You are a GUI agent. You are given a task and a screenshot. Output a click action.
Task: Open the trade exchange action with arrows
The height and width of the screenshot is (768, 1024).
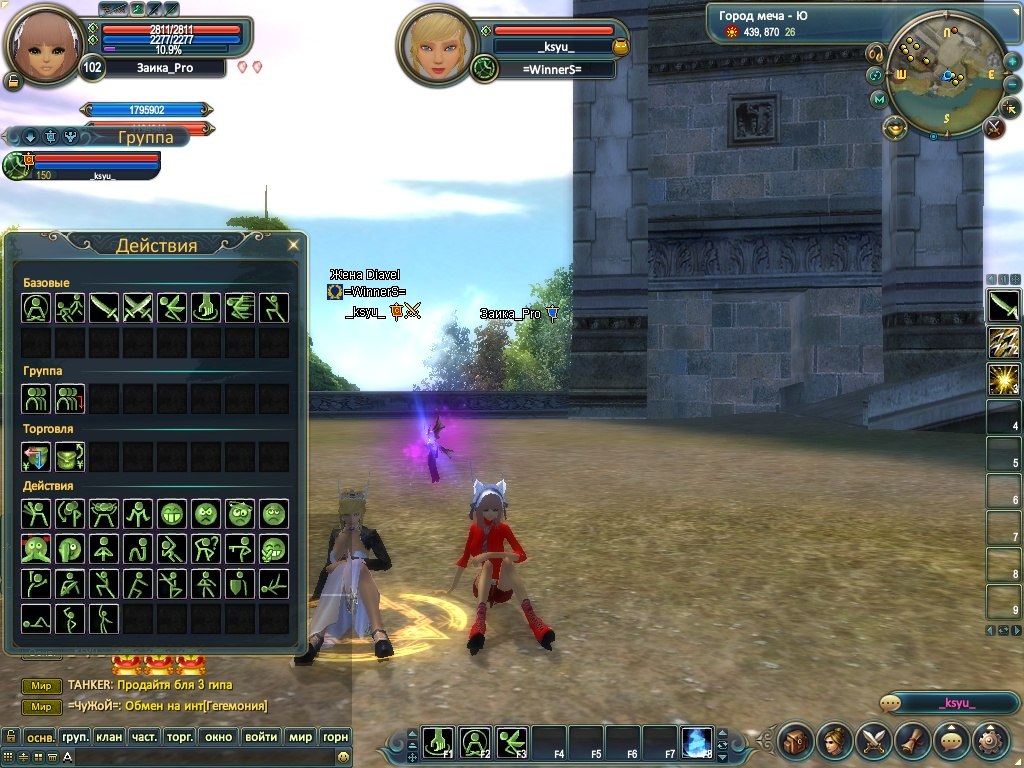(36, 457)
